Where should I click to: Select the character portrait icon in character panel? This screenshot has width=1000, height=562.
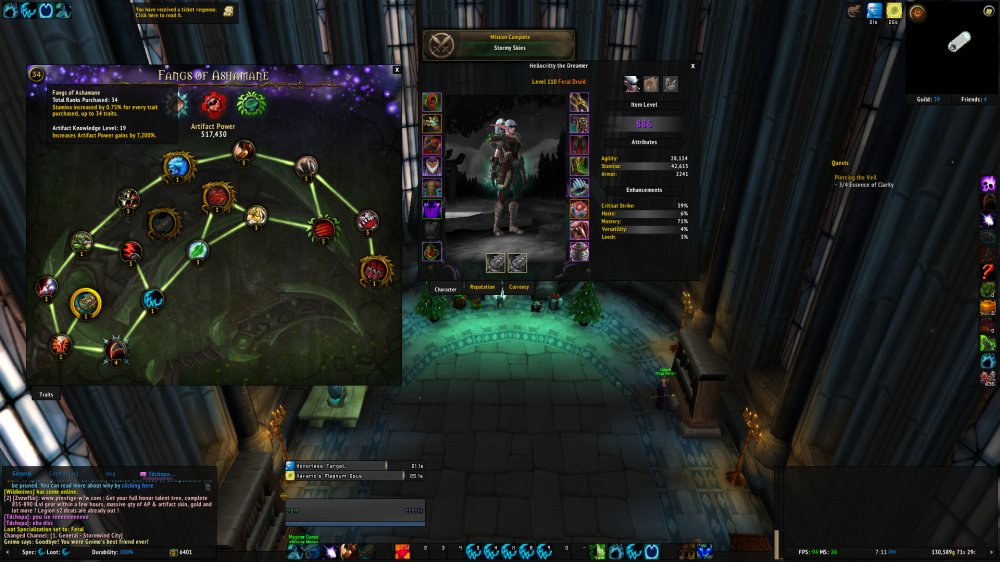click(632, 84)
